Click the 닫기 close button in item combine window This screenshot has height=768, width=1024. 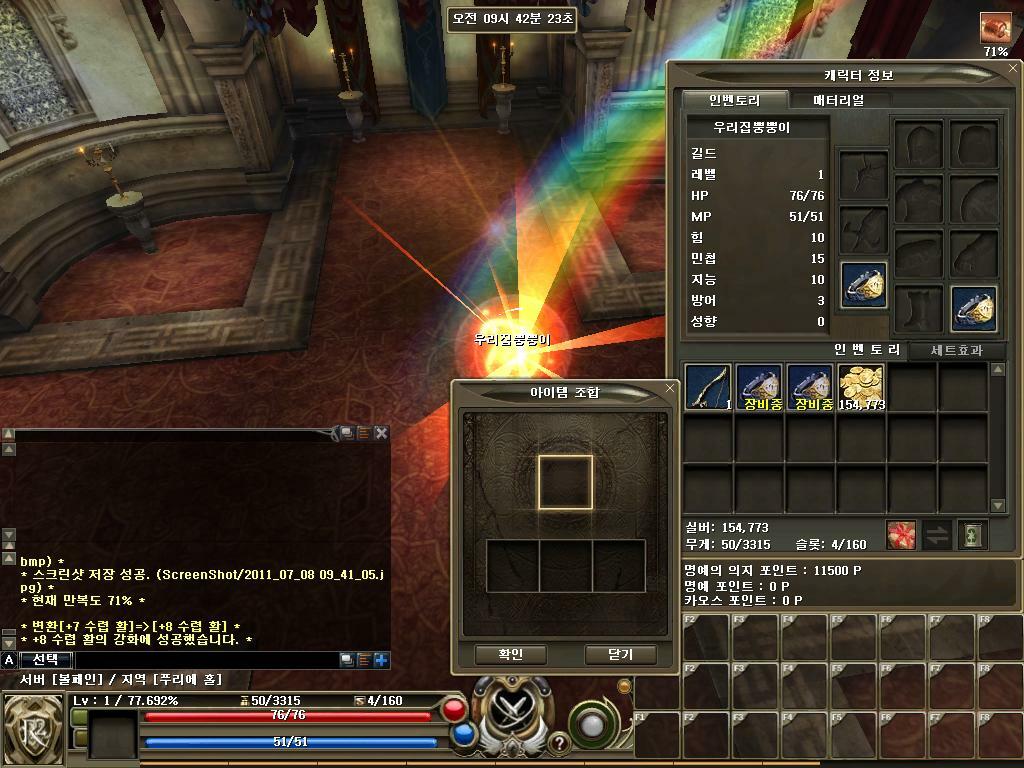[x=620, y=654]
